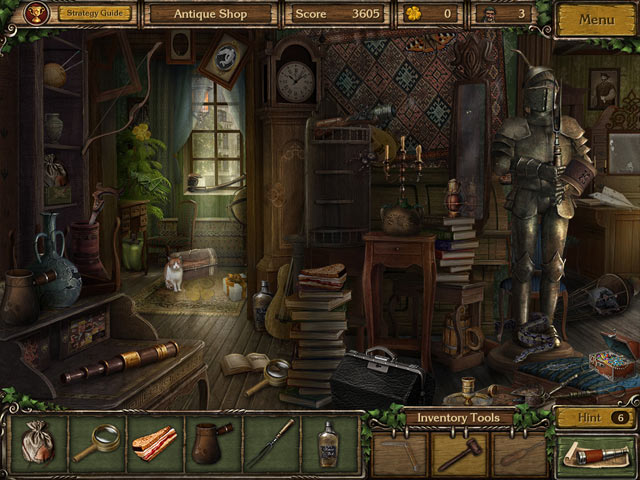
Task: Select the hammer inventory tool
Action: (459, 453)
